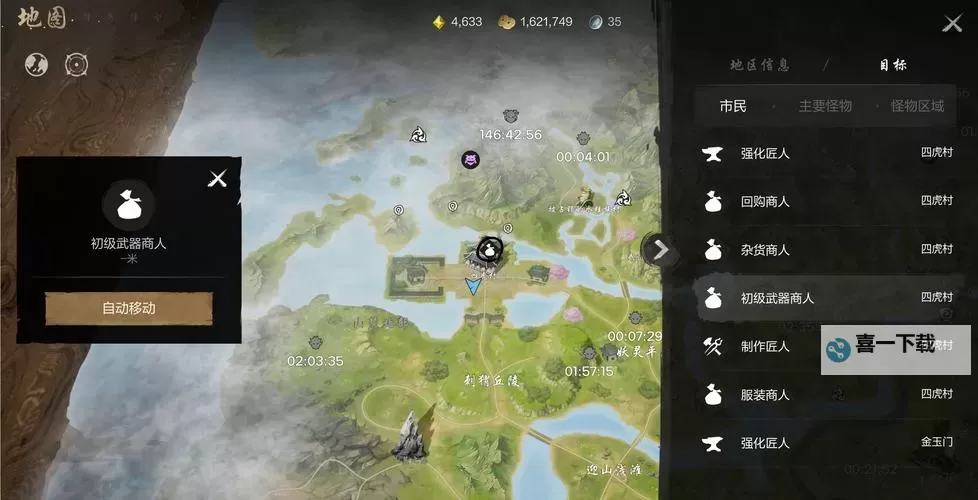Close the map screen

[951, 24]
